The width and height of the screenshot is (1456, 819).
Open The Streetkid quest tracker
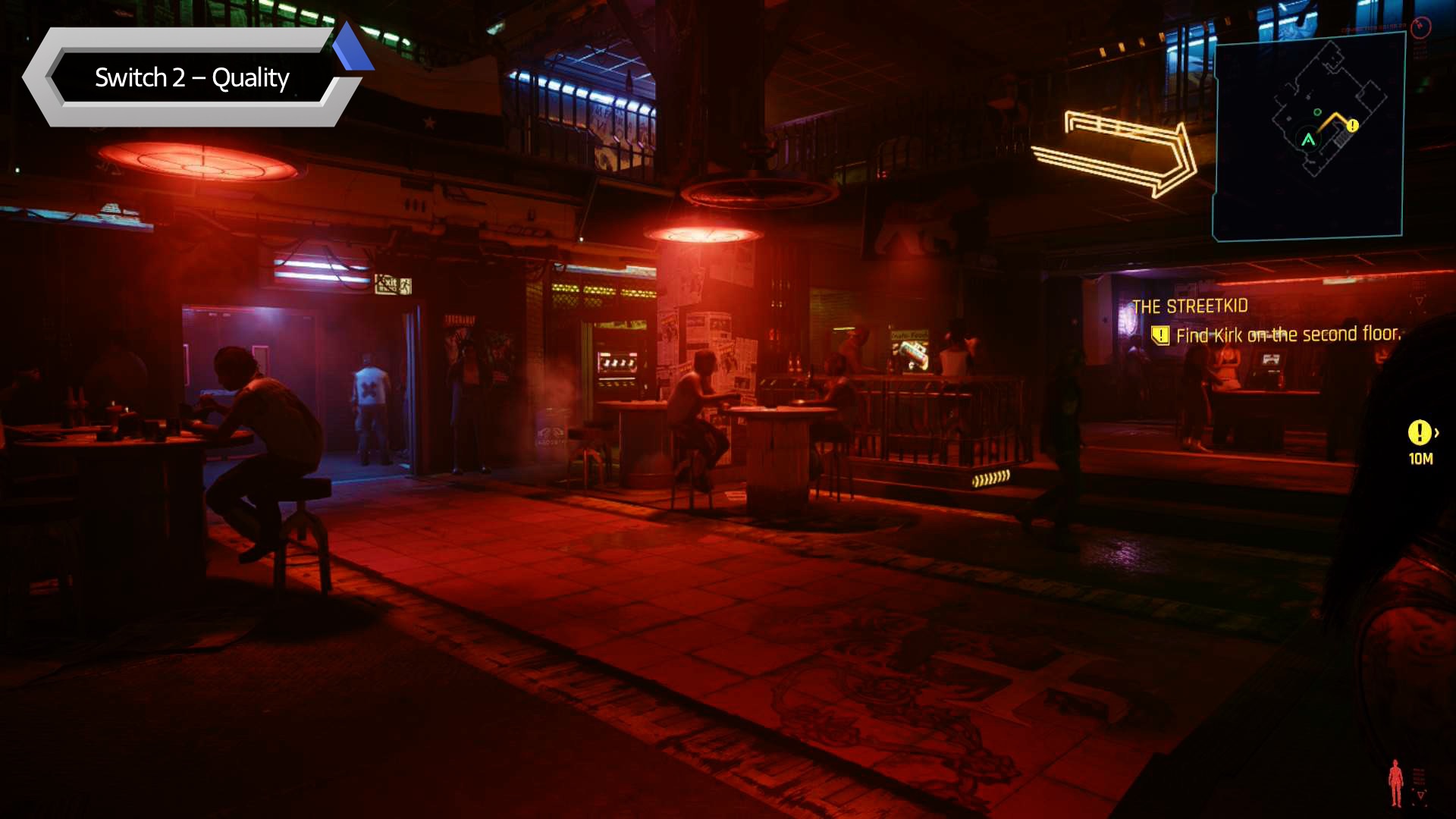click(x=1189, y=306)
